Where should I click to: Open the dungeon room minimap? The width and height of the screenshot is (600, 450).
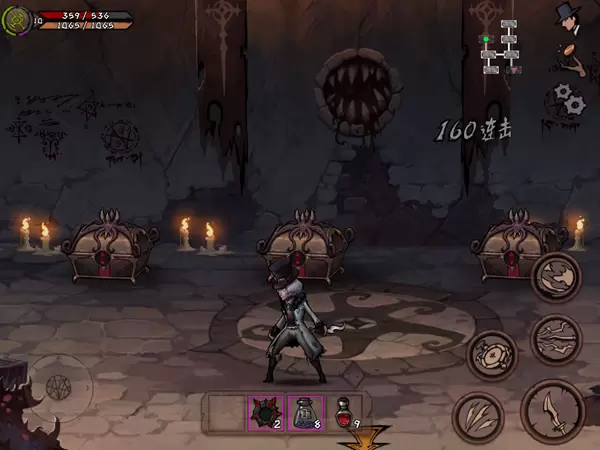(500, 45)
